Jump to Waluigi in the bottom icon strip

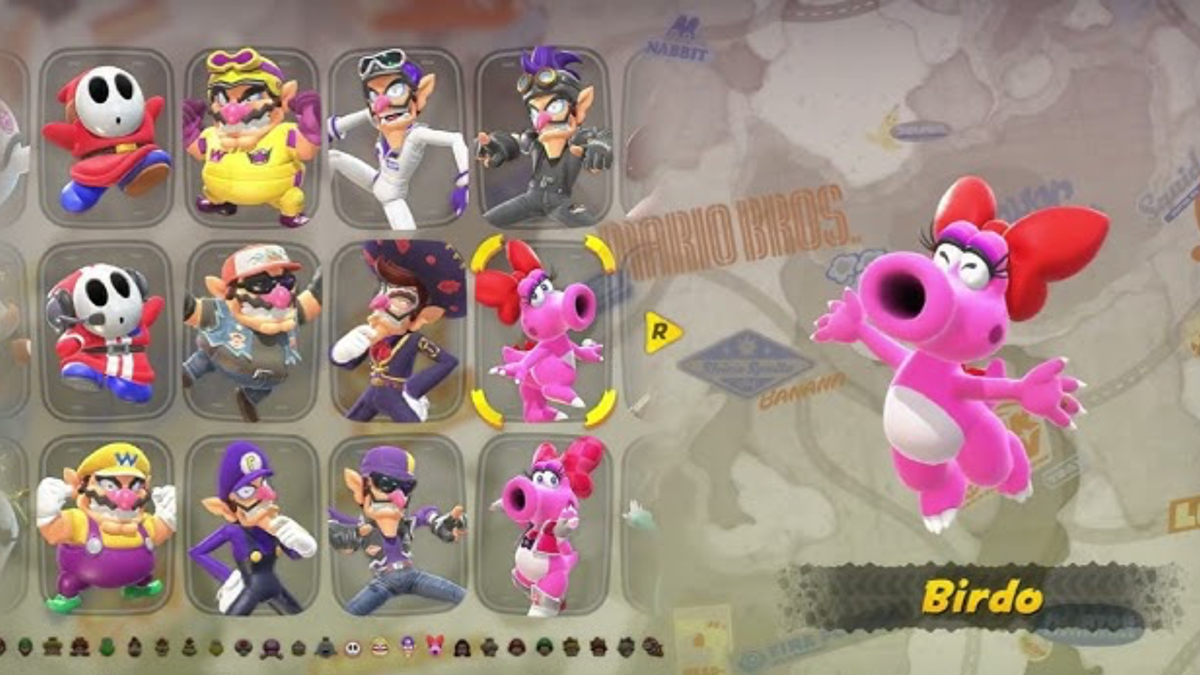tap(407, 647)
